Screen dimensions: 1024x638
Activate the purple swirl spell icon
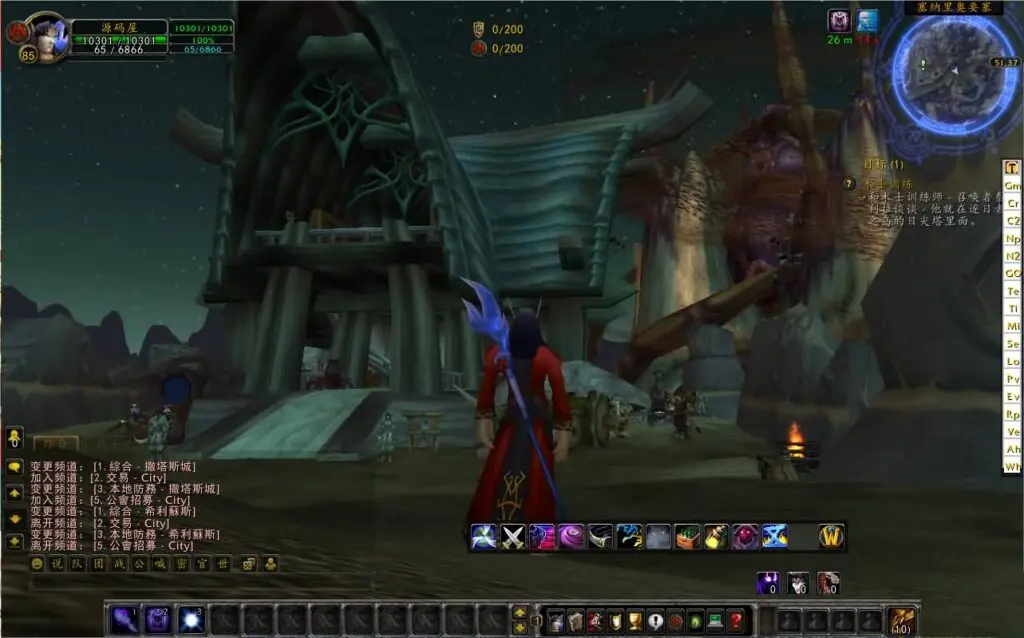[x=571, y=537]
